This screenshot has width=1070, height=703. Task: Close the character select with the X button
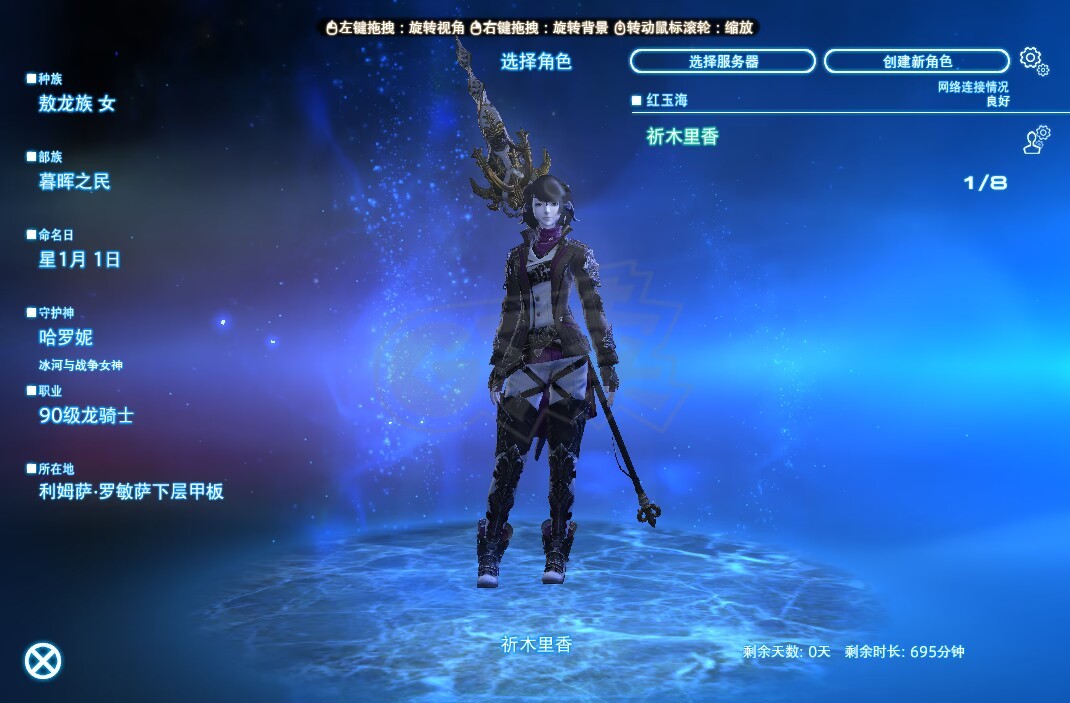click(42, 660)
